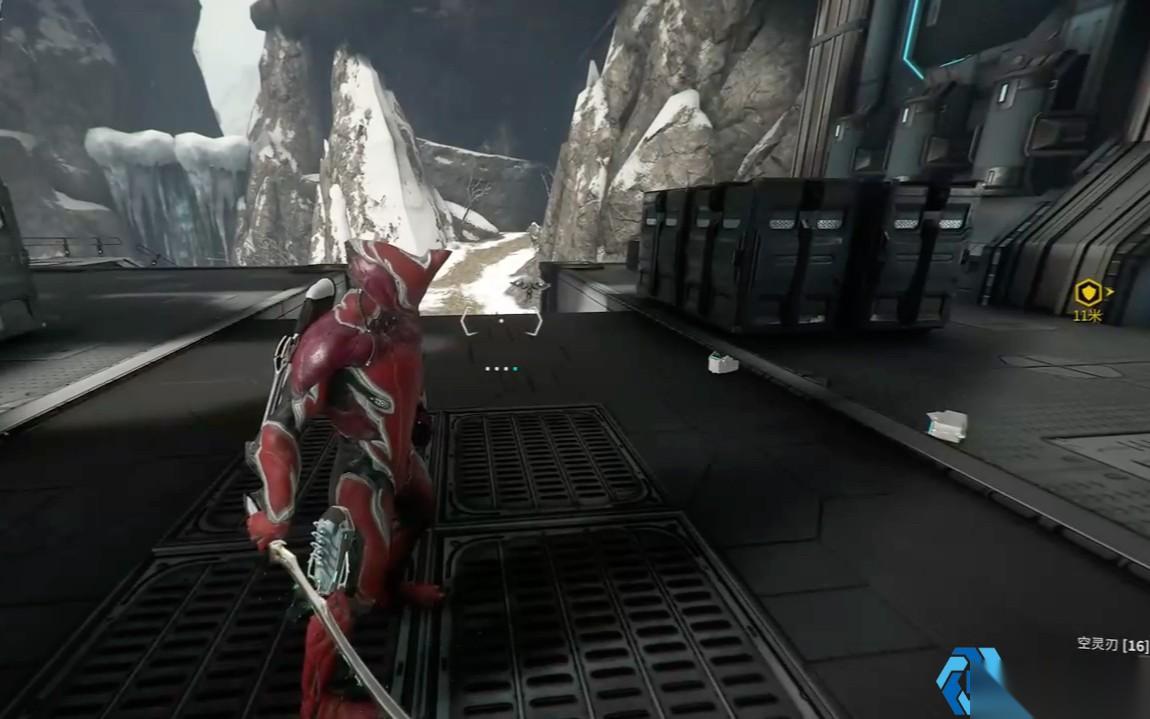Select the yellow shield objective waypoint marker
This screenshot has width=1150, height=719.
1087,293
